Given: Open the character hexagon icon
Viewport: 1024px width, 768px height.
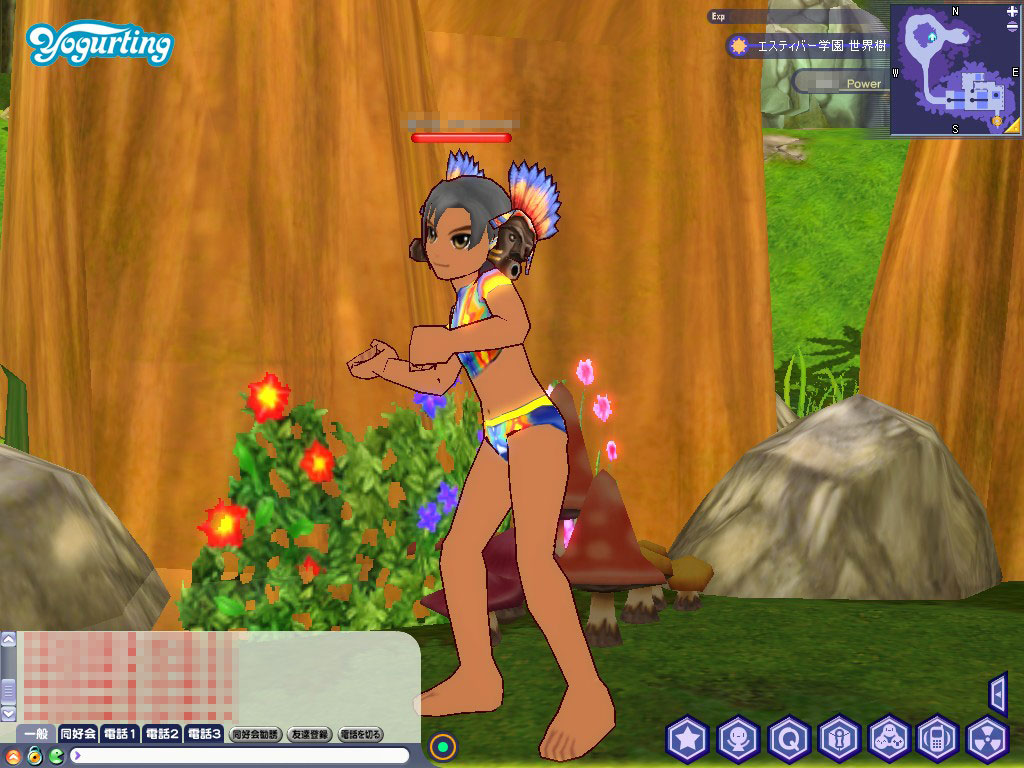Looking at the screenshot, I should (x=738, y=740).
